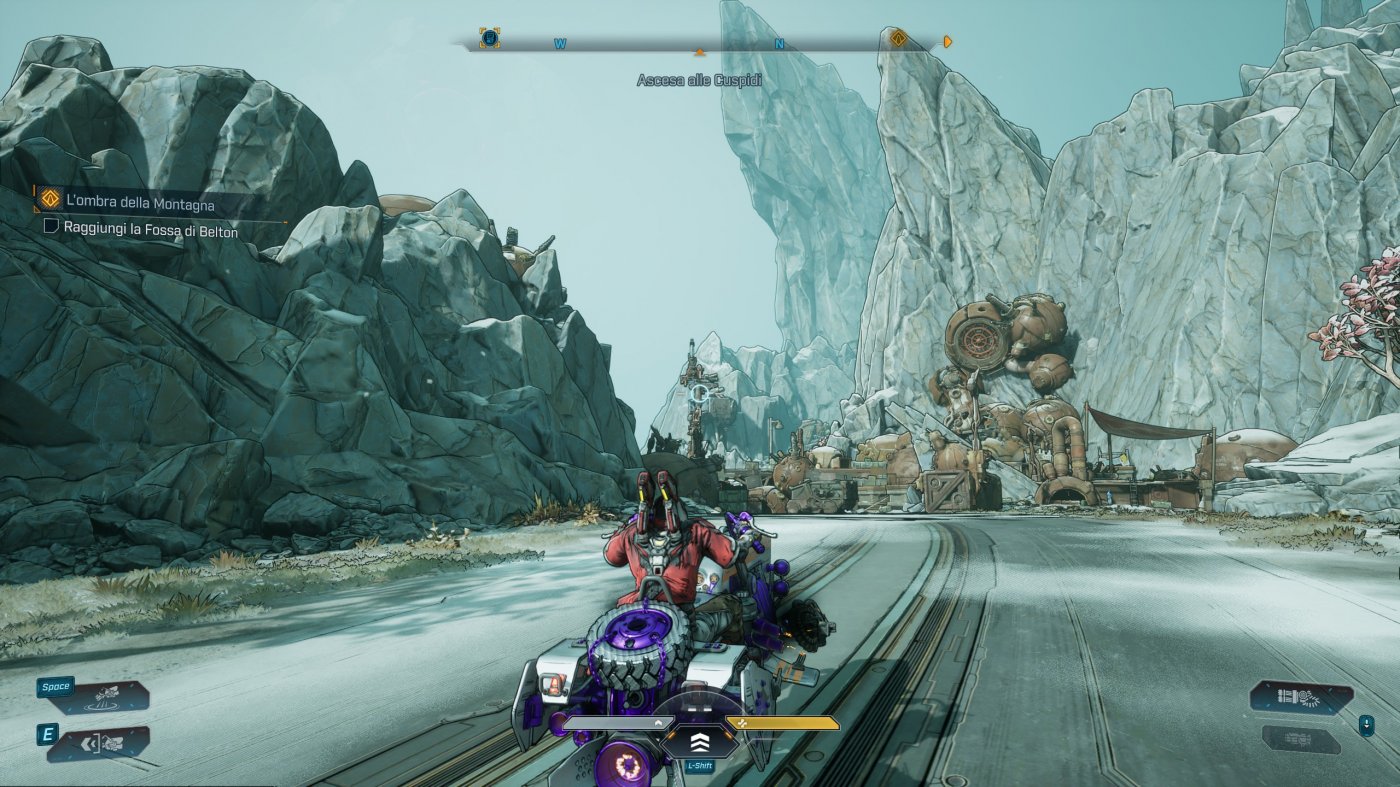Image resolution: width=1400 pixels, height=787 pixels.
Task: Click the mouse scroll-down icon near the bottom right
Action: pyautogui.click(x=1367, y=723)
